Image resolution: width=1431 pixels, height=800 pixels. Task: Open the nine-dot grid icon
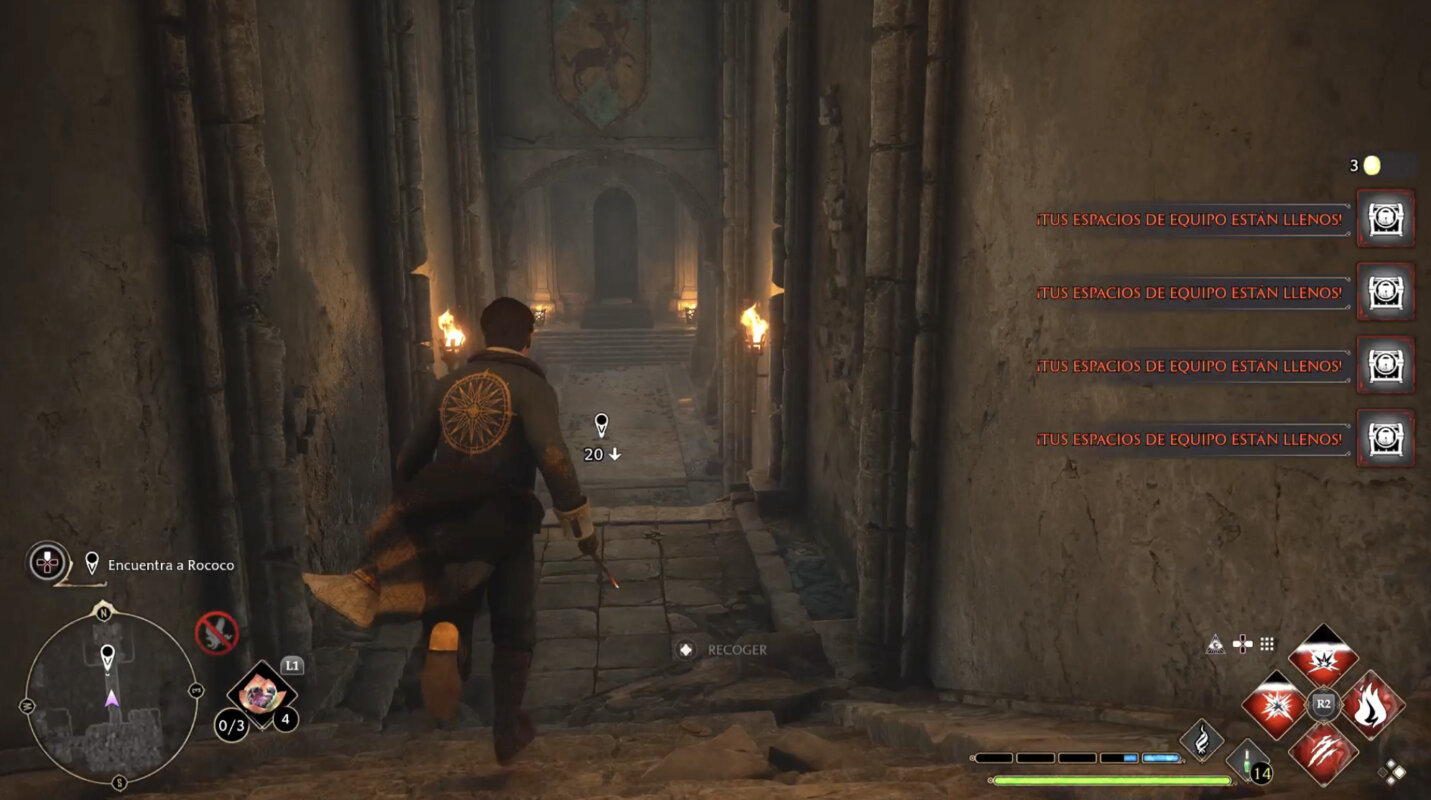(1267, 645)
